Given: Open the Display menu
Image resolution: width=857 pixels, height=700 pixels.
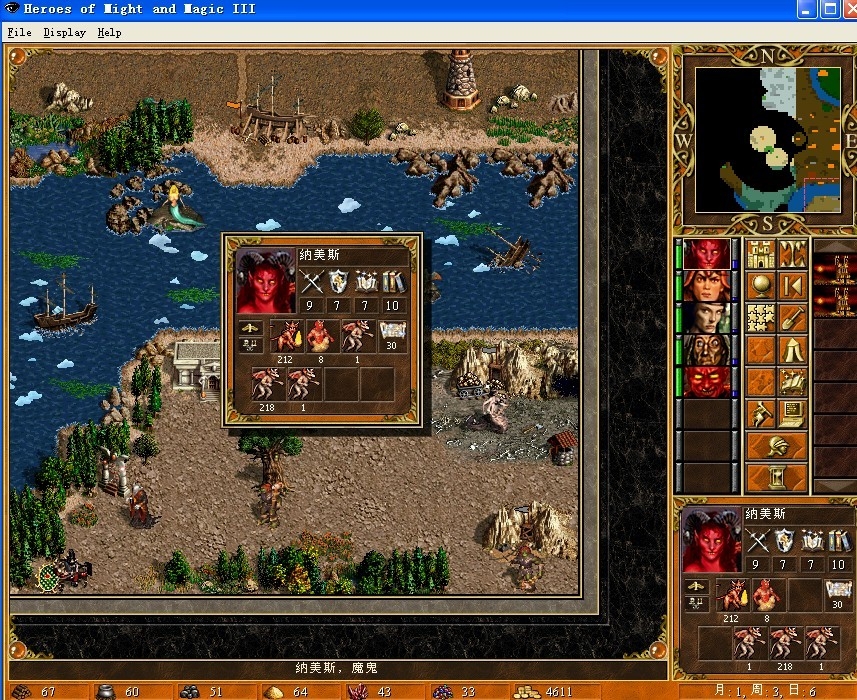Looking at the screenshot, I should 64,32.
